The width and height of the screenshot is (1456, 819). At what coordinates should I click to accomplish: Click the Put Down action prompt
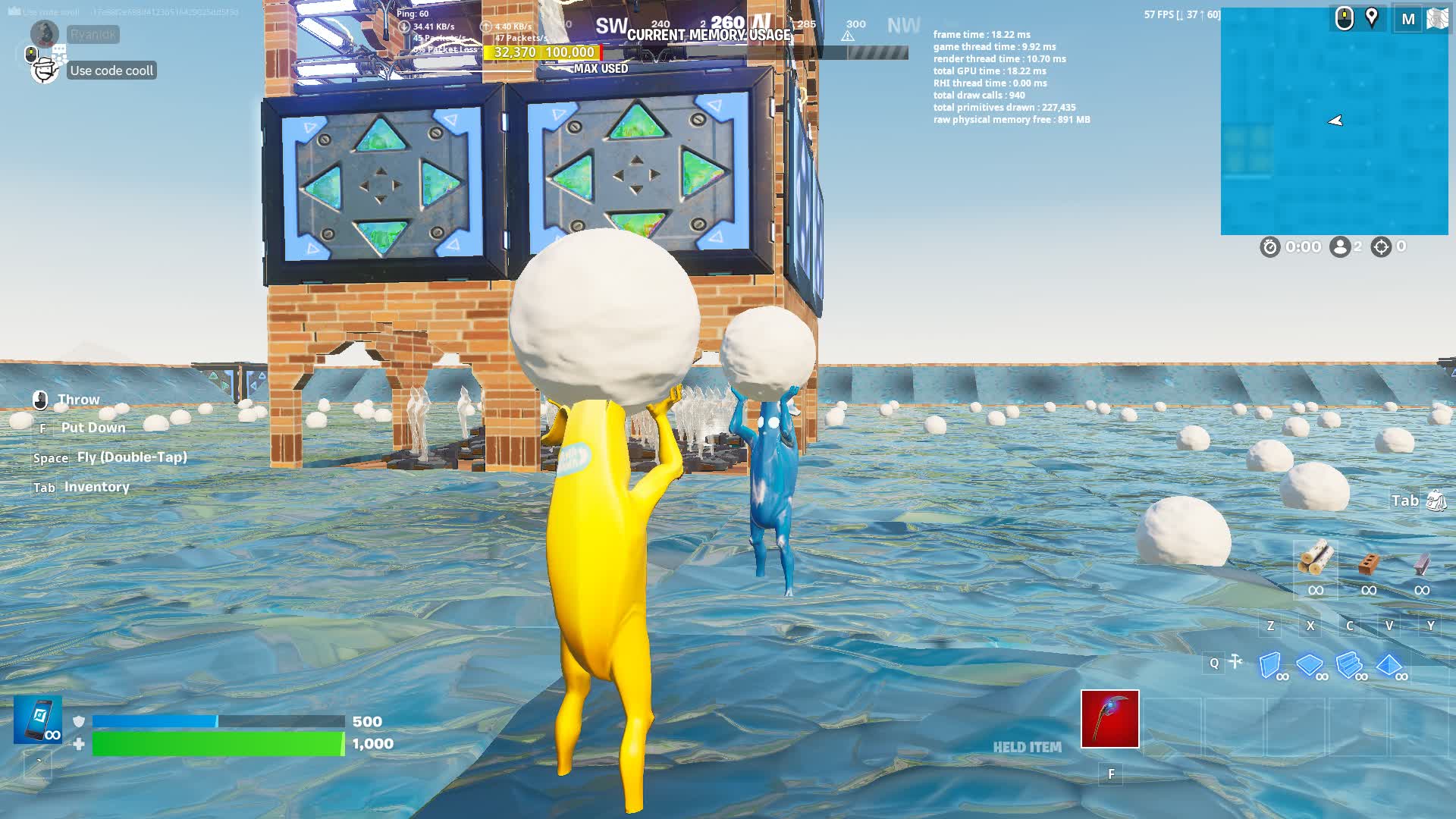93,427
